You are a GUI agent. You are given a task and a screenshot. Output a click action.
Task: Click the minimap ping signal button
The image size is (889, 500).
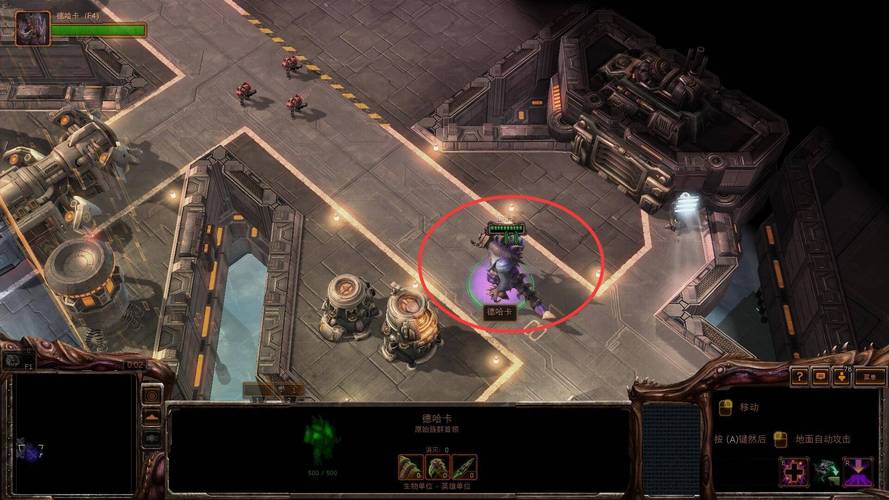(152, 395)
